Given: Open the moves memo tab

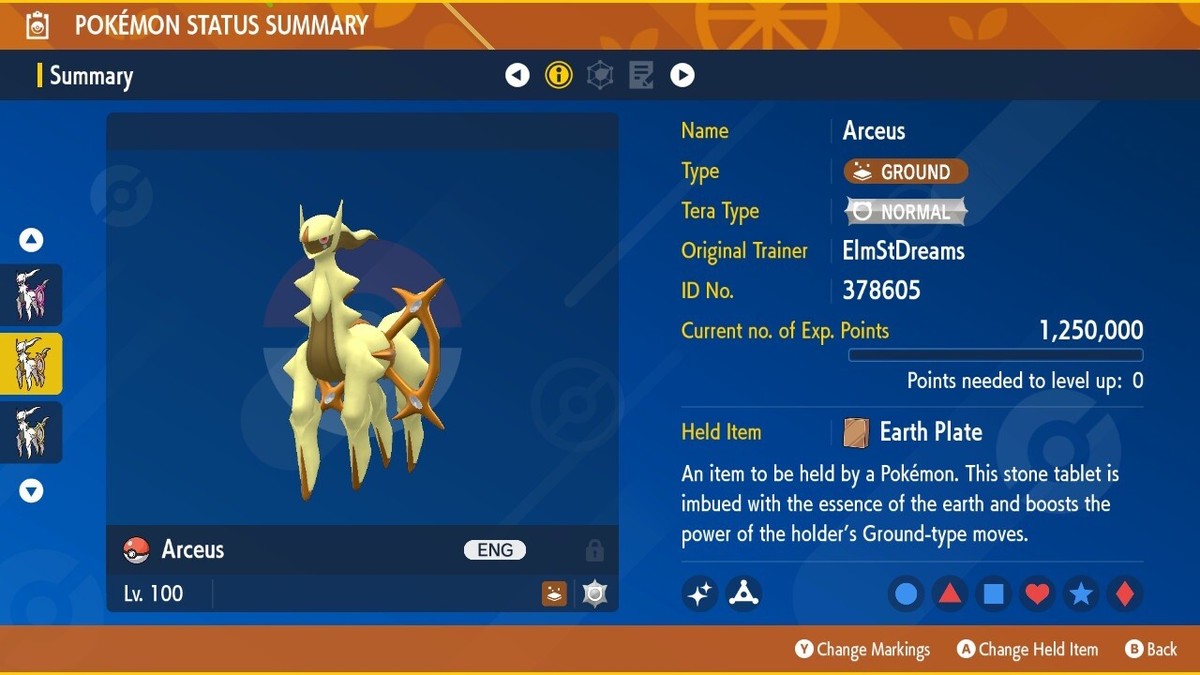Looking at the screenshot, I should pos(641,75).
